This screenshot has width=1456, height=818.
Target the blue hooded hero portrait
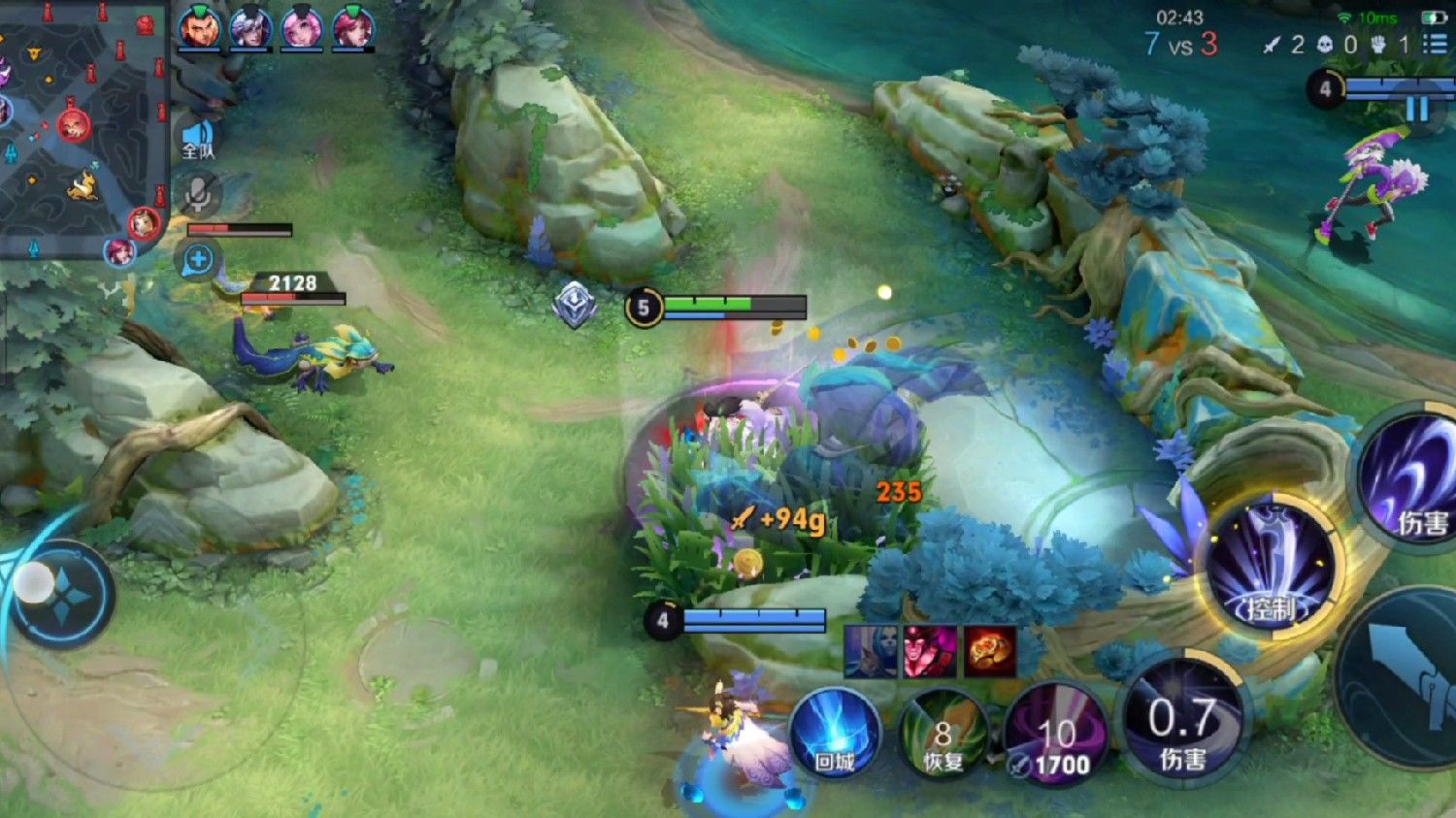click(870, 650)
